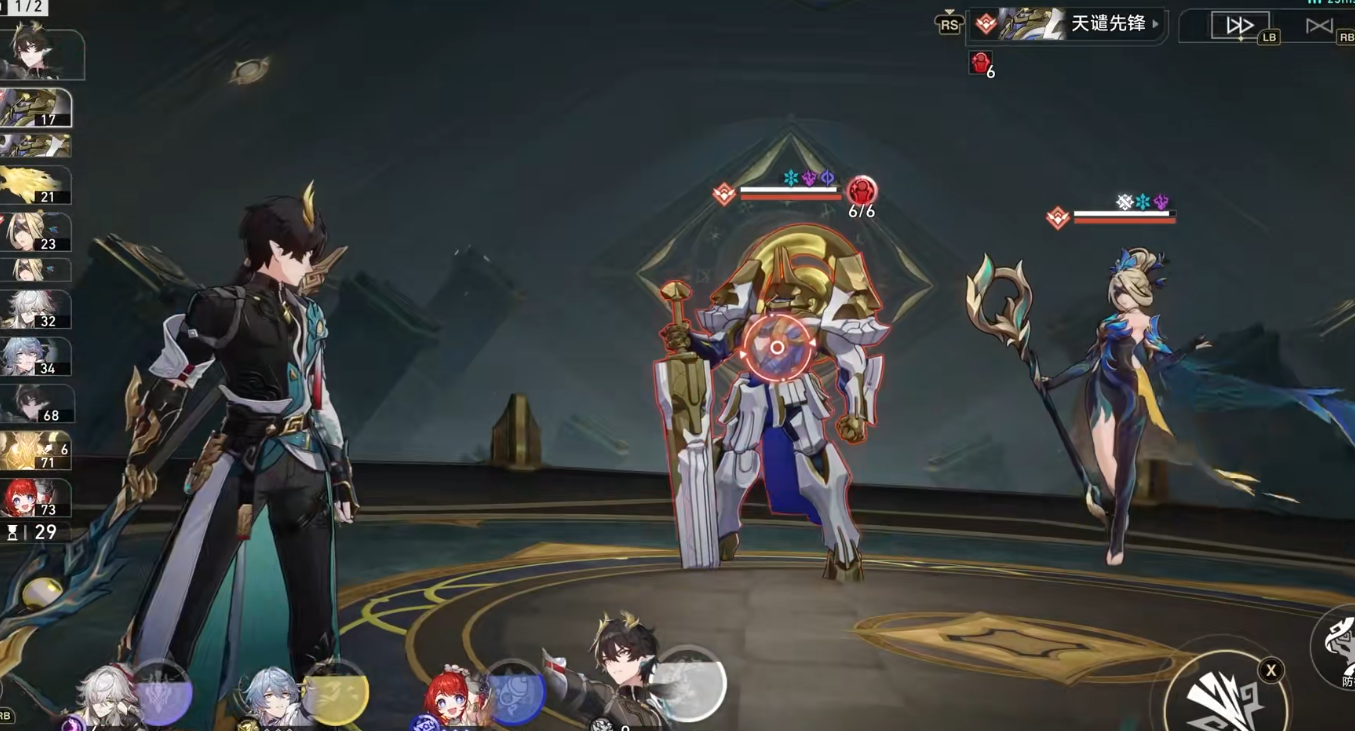Select the current turn portrait atop the order
Image resolution: width=1355 pixels, height=731 pixels.
(42, 52)
